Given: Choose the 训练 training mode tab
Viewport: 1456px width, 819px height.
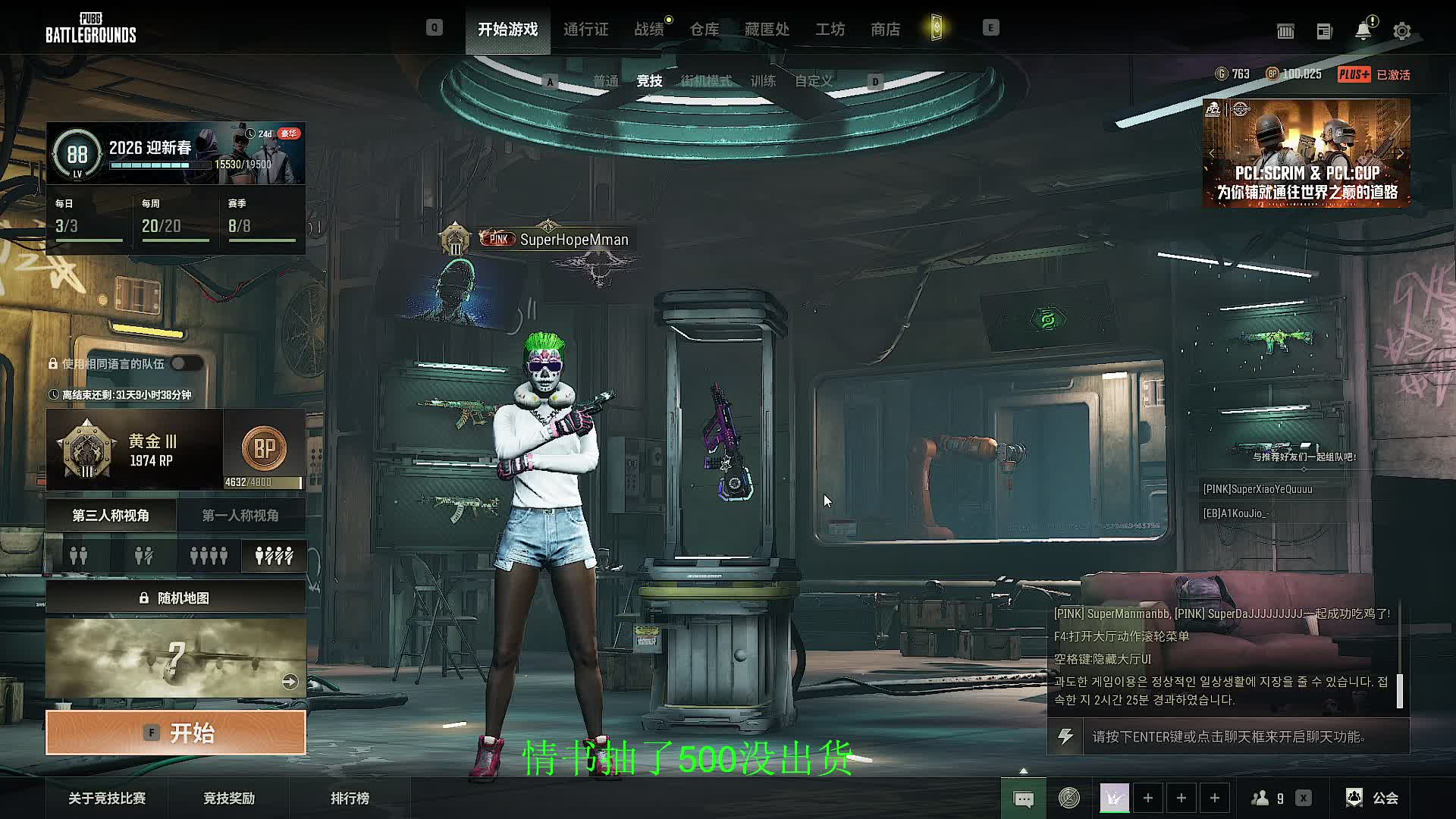Looking at the screenshot, I should pyautogui.click(x=763, y=81).
